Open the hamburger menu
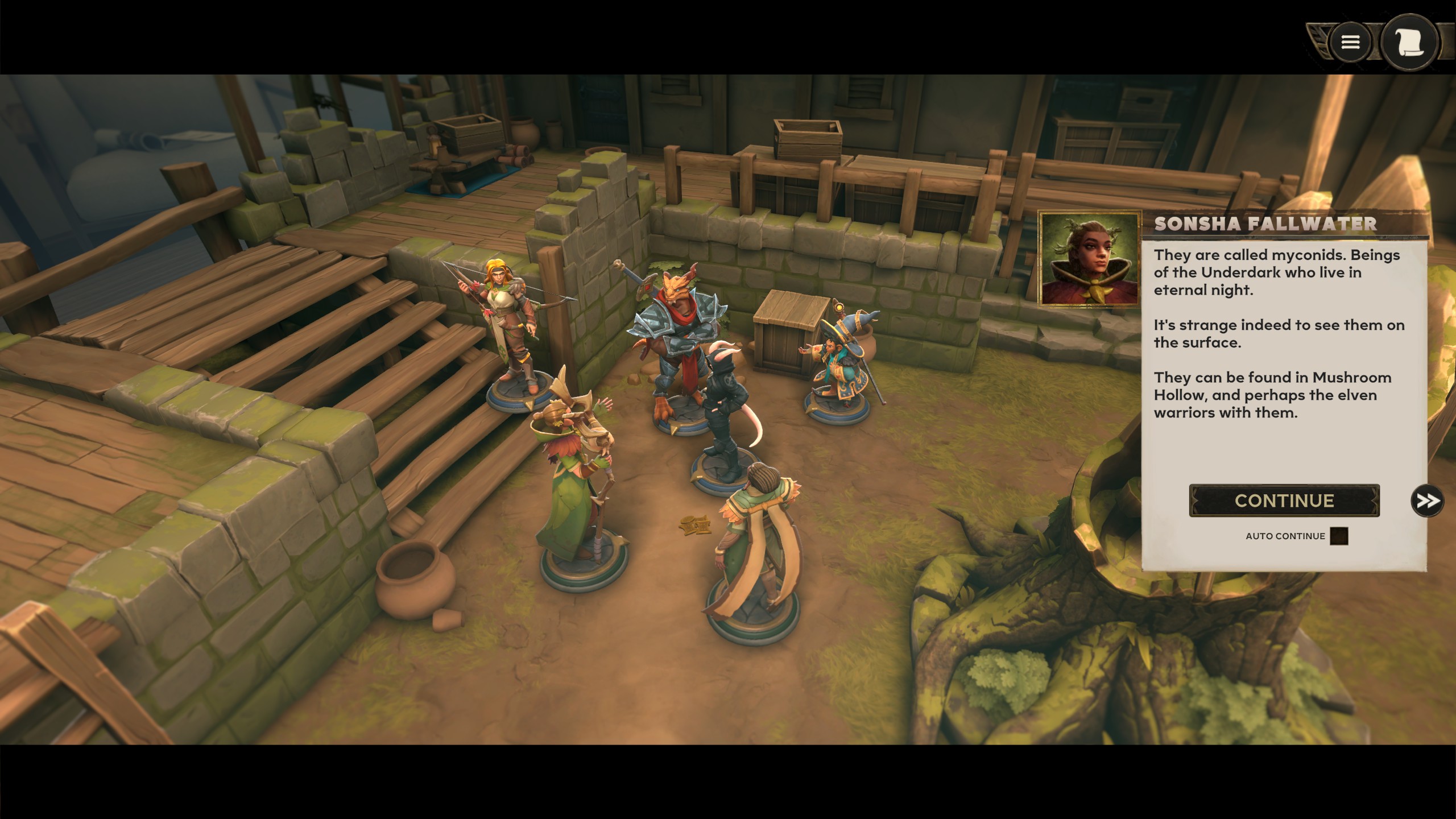Image resolution: width=1456 pixels, height=819 pixels. (1351, 42)
